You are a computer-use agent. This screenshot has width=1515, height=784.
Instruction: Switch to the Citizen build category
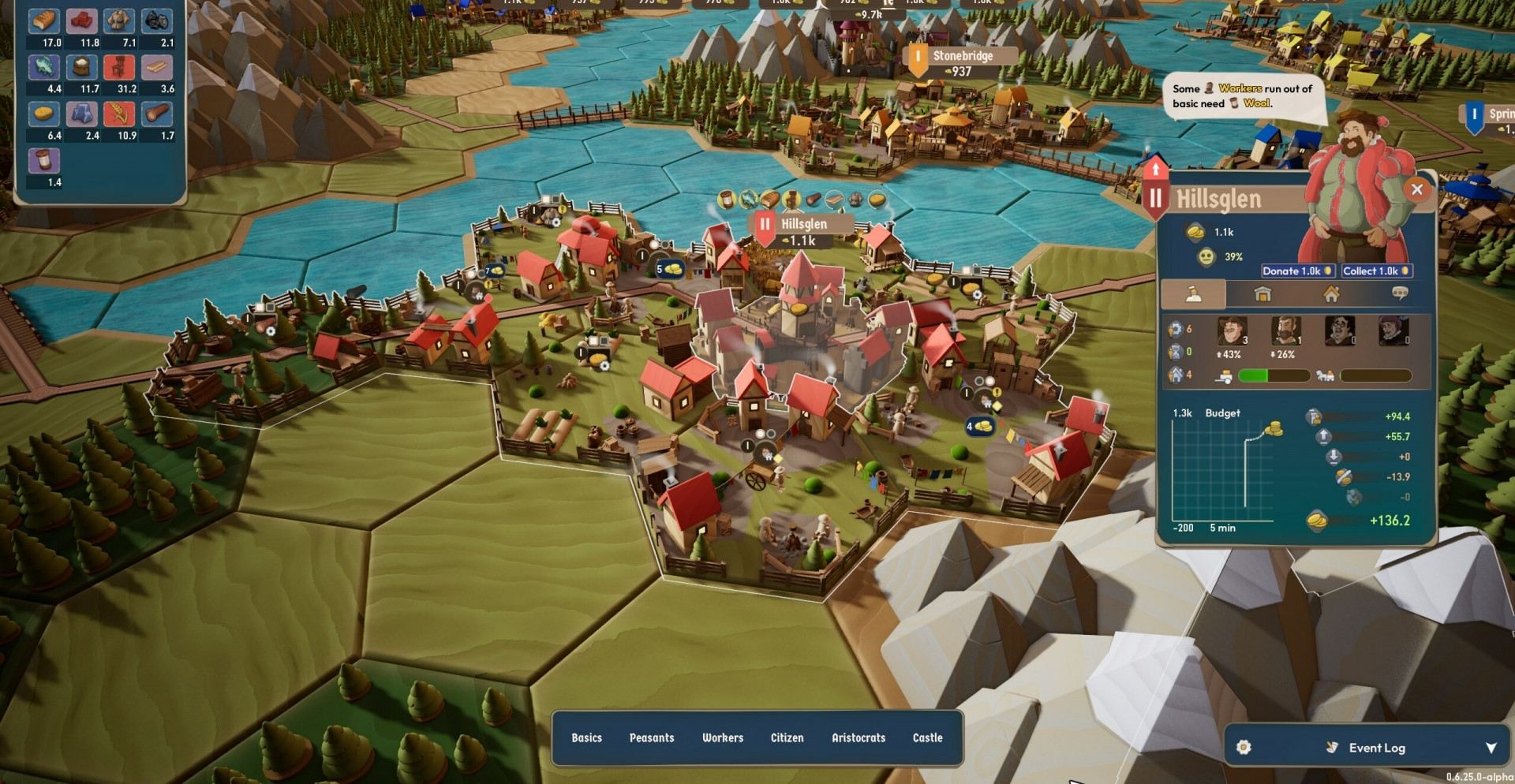[787, 738]
